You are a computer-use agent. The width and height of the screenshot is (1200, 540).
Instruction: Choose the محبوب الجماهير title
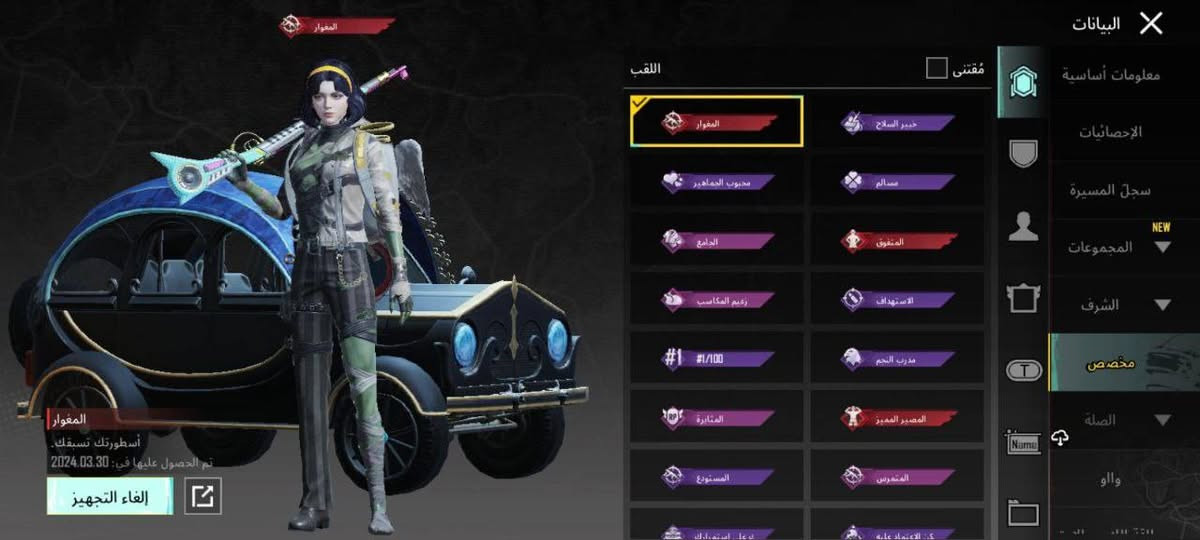click(x=717, y=182)
